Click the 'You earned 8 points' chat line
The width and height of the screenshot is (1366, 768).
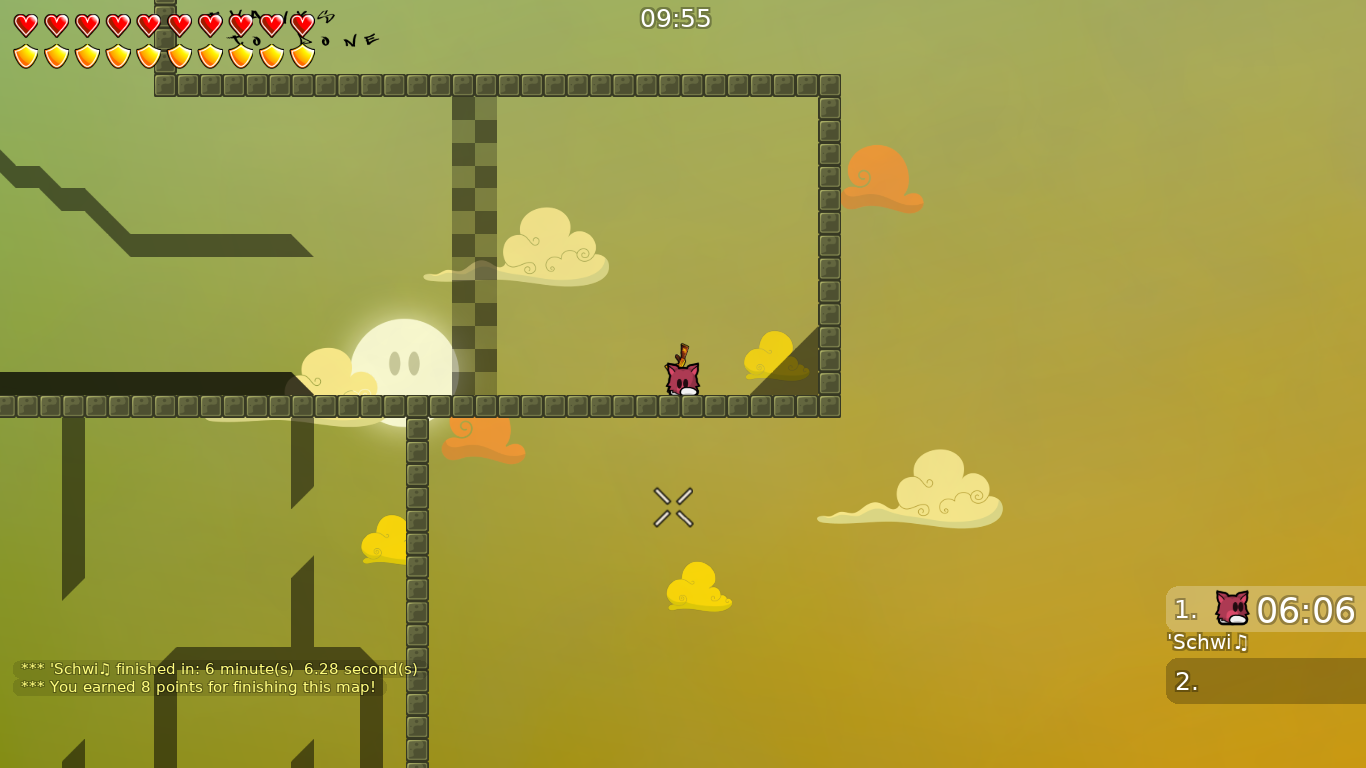click(198, 688)
